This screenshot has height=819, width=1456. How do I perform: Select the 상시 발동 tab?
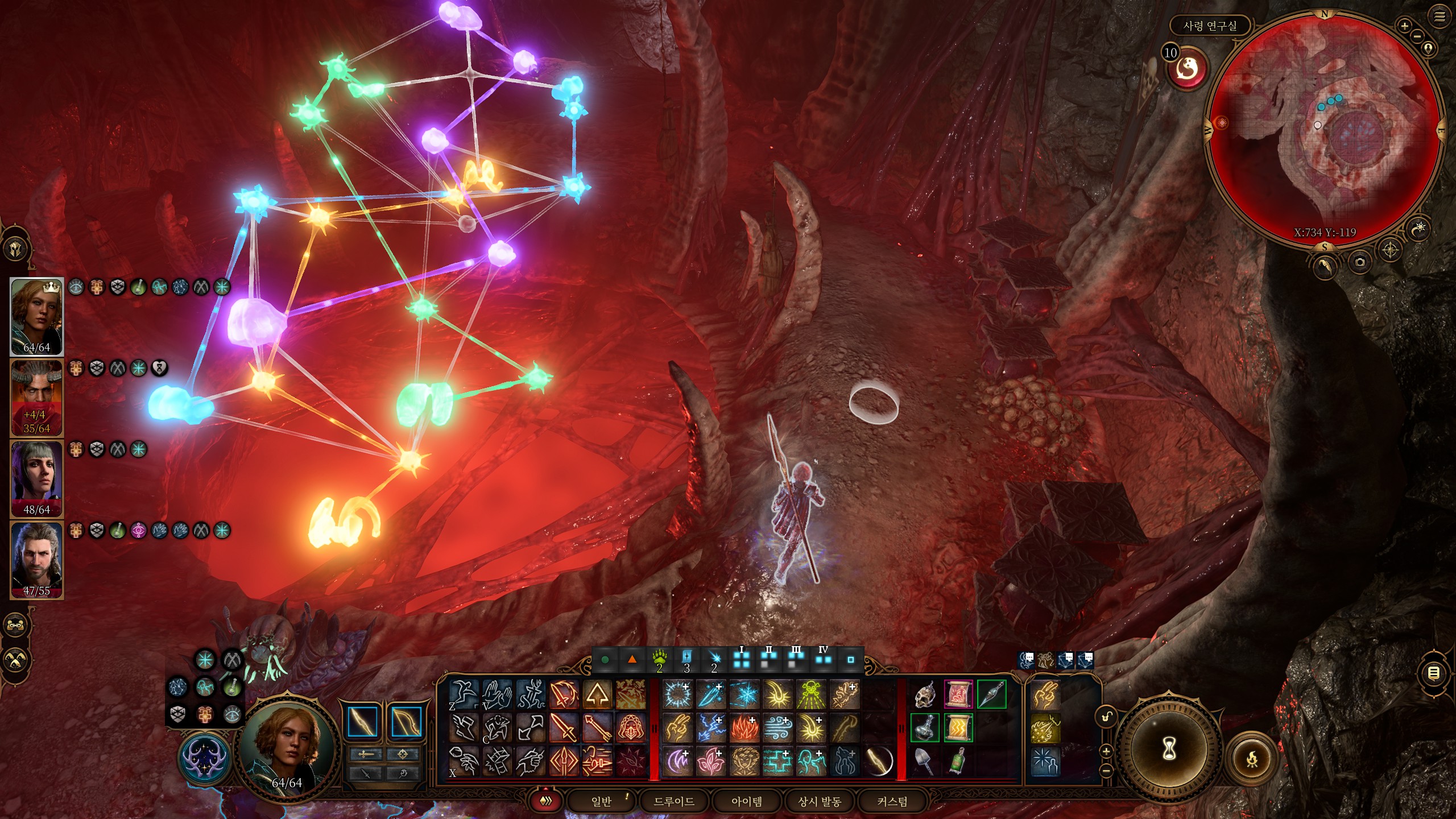tap(819, 801)
